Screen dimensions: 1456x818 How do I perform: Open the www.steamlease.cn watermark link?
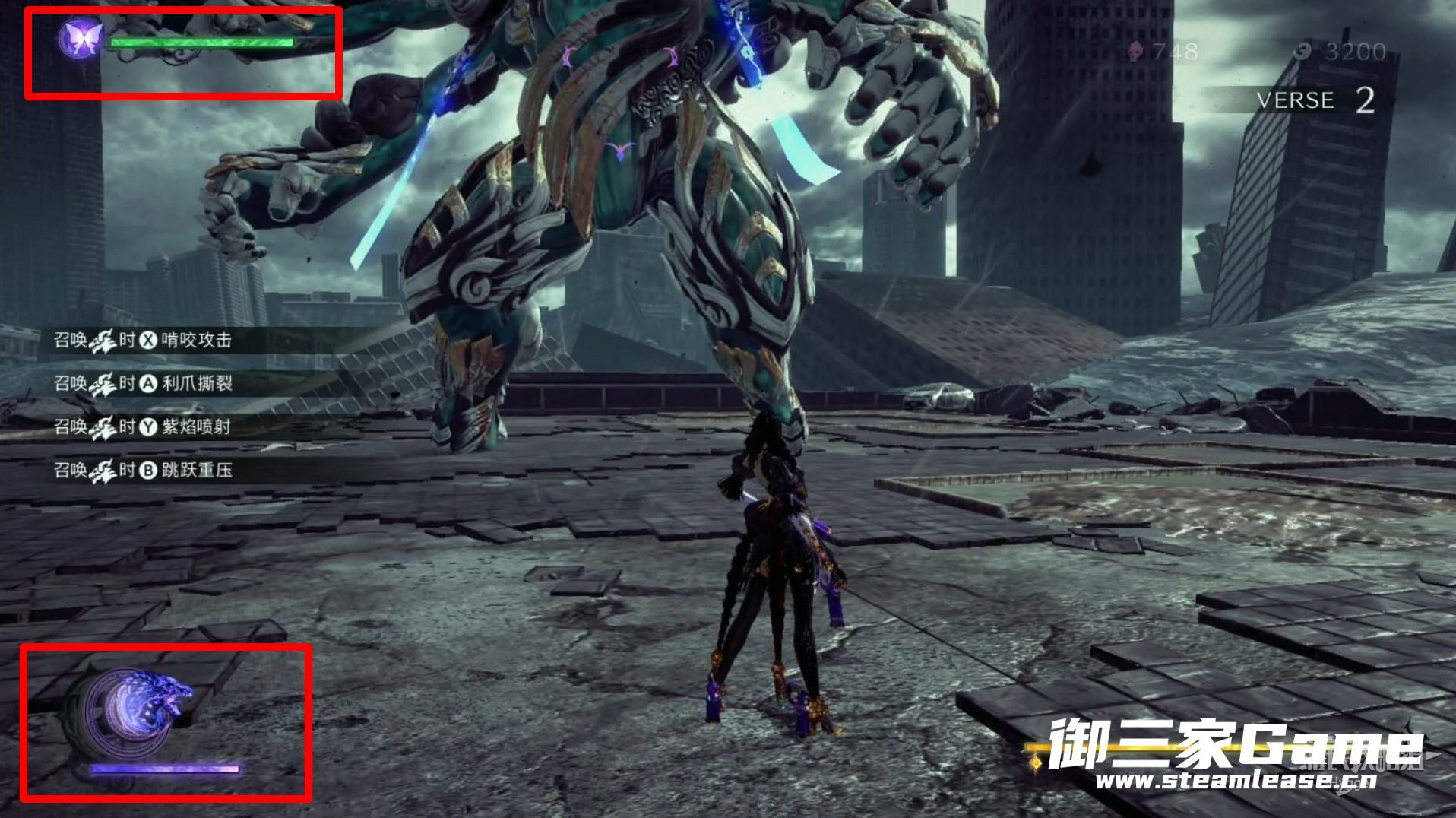click(x=1235, y=782)
